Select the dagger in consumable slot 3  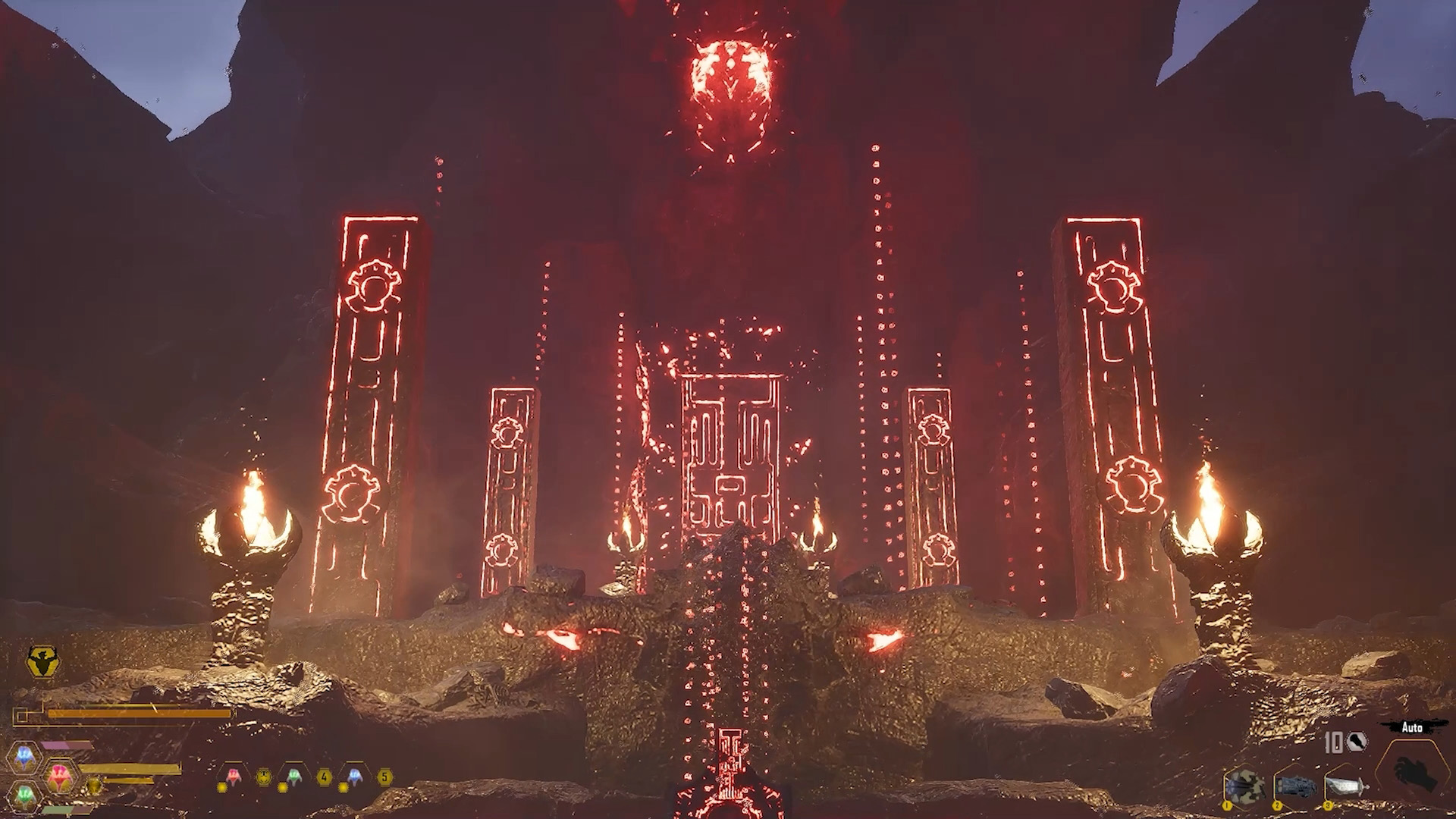(1346, 786)
